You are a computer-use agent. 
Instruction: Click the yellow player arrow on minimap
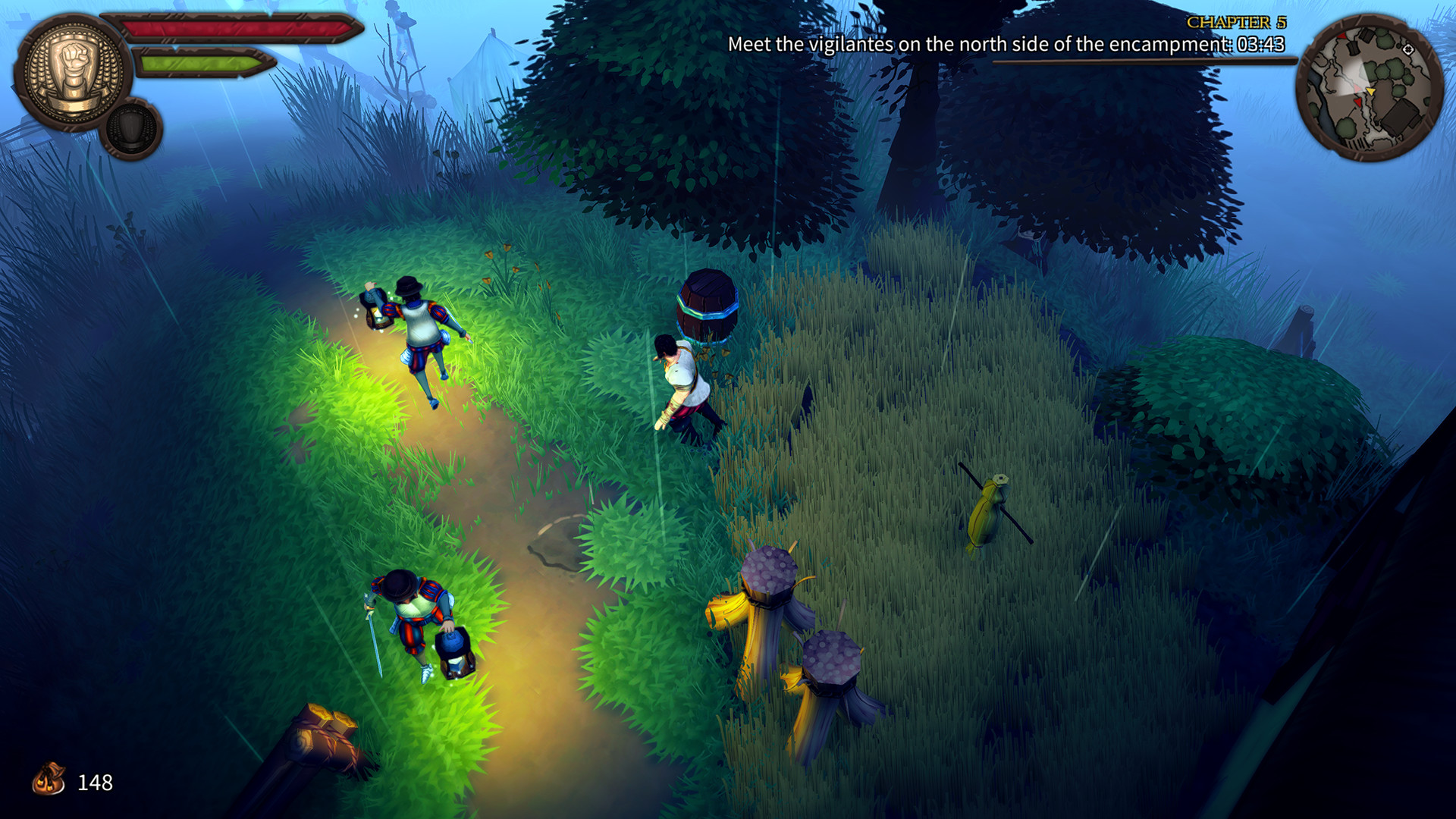(1371, 91)
